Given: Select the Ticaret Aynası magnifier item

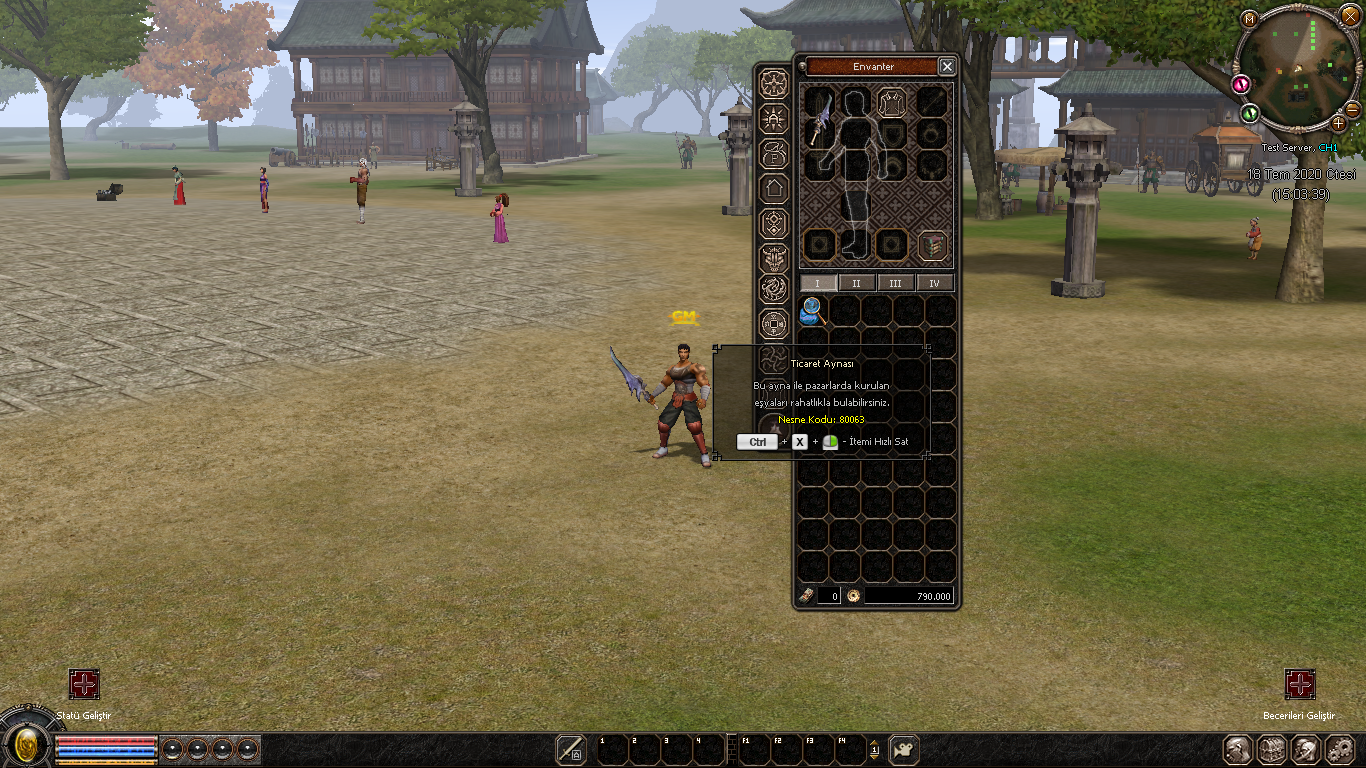Looking at the screenshot, I should 812,311.
